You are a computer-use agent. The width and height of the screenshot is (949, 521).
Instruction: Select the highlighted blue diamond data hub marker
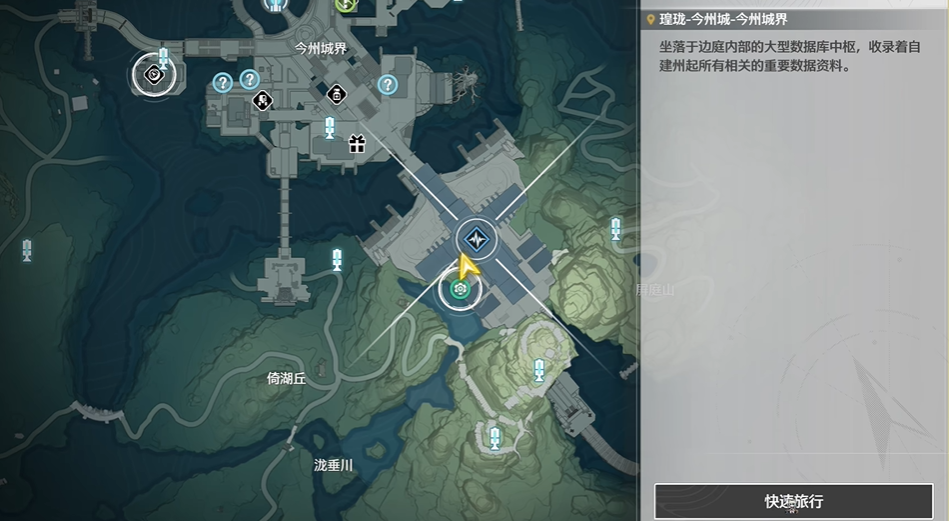pyautogui.click(x=472, y=239)
